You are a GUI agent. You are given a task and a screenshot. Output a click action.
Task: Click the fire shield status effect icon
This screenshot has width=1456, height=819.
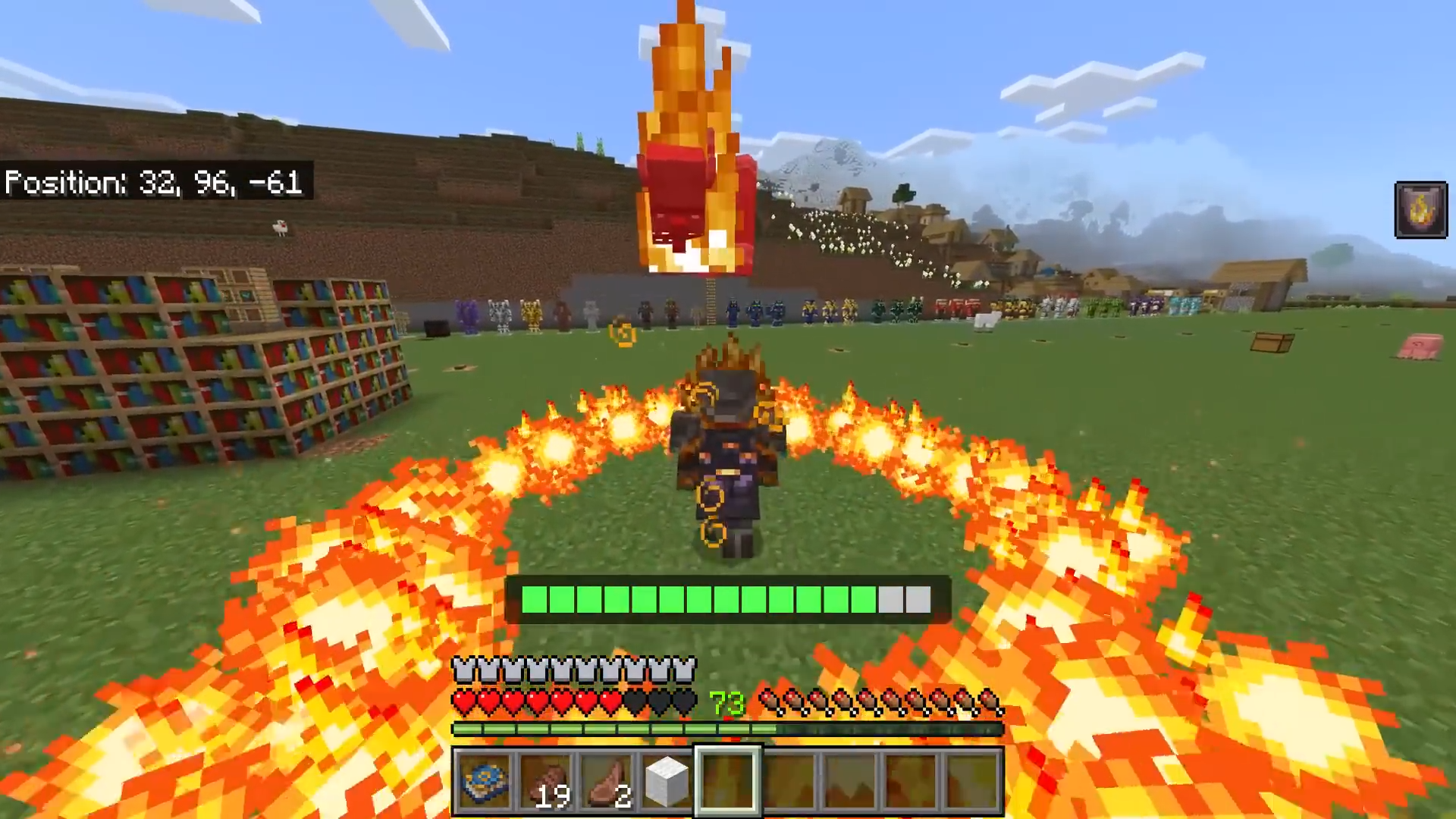click(1421, 210)
